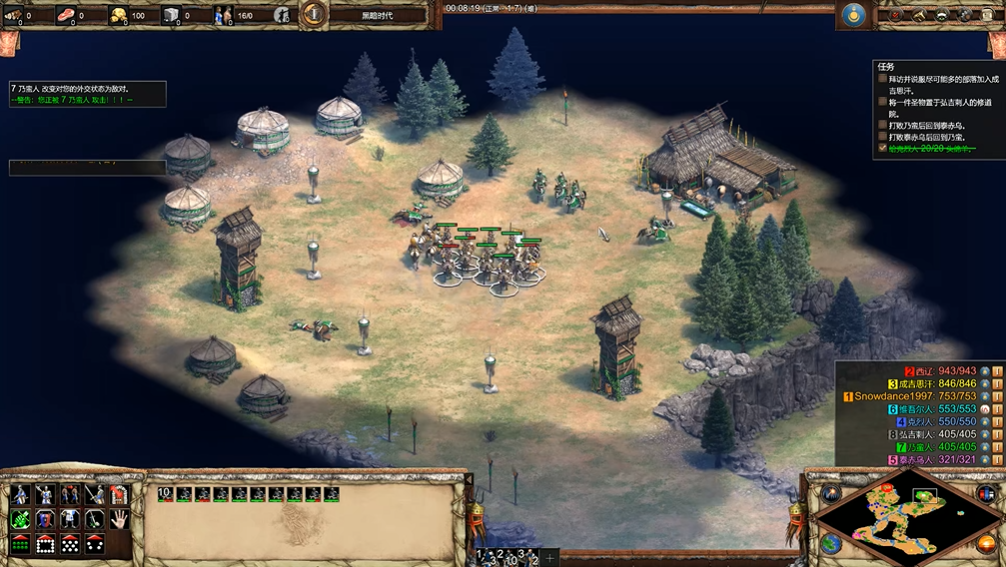Open chat with the horn icon
The height and width of the screenshot is (567, 1006).
919,15
